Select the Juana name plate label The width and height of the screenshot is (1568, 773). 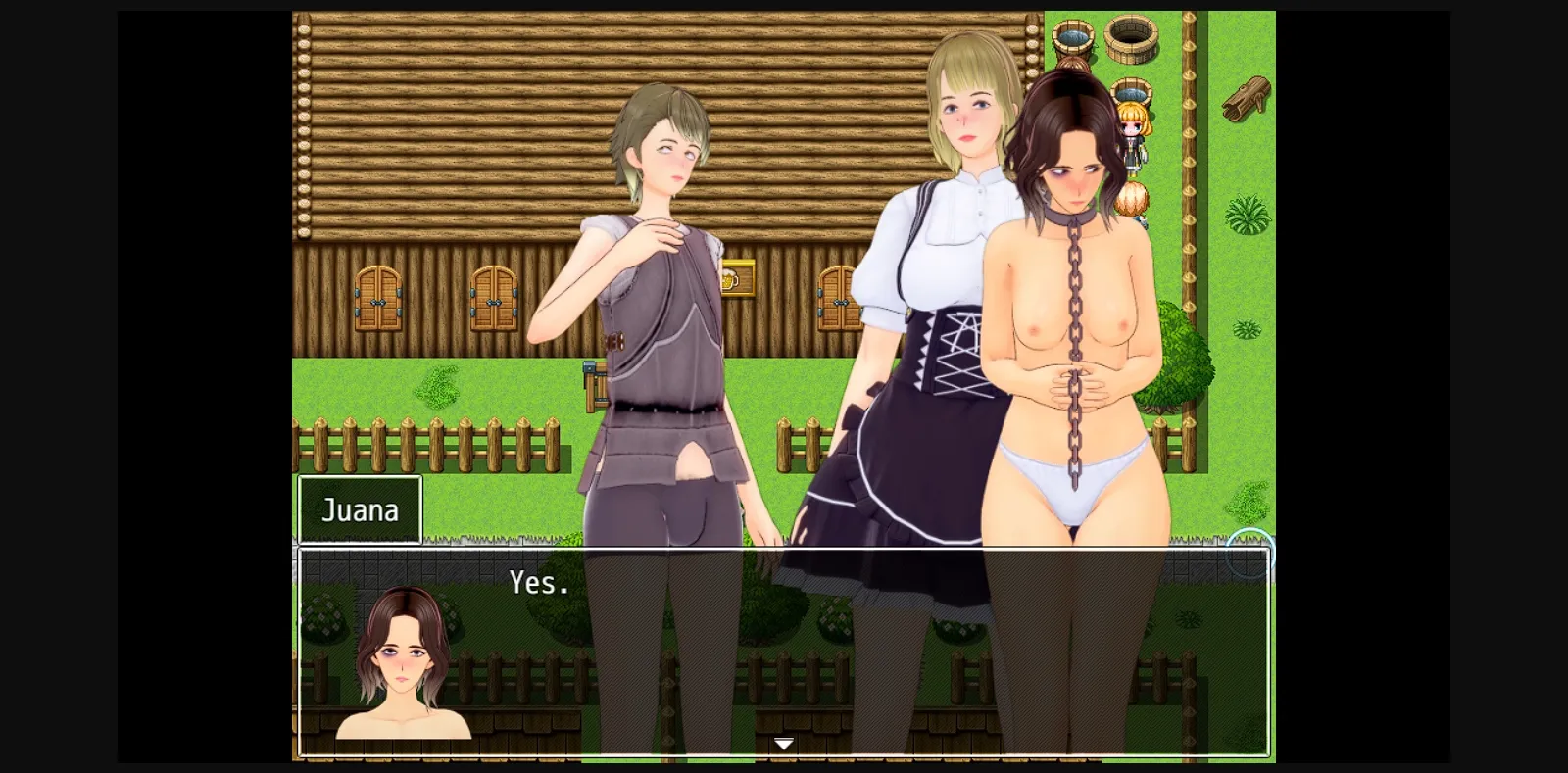360,509
